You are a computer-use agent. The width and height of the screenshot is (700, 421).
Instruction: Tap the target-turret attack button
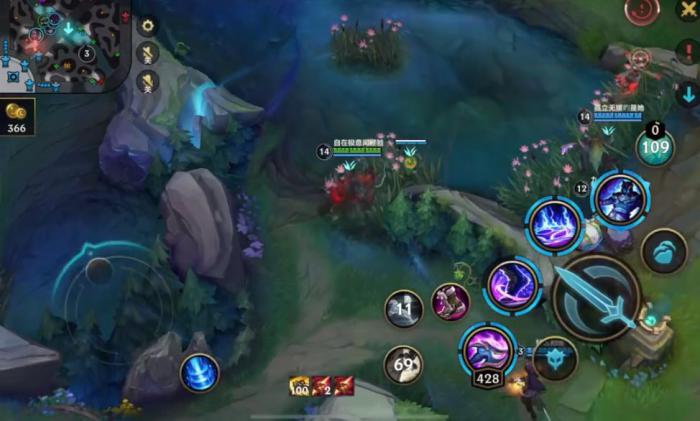tap(555, 357)
